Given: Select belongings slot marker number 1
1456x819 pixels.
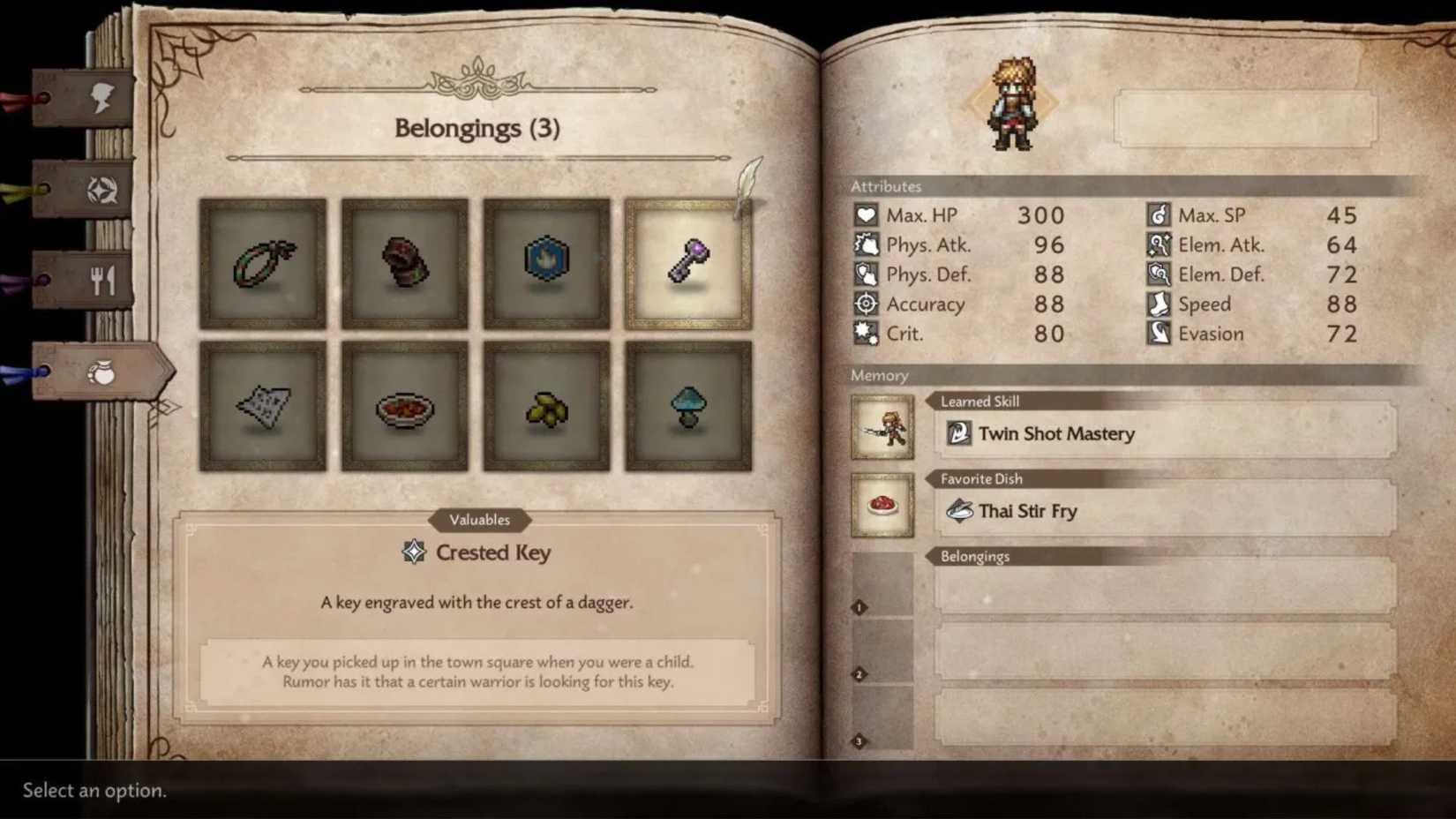Looking at the screenshot, I should click(x=857, y=605).
